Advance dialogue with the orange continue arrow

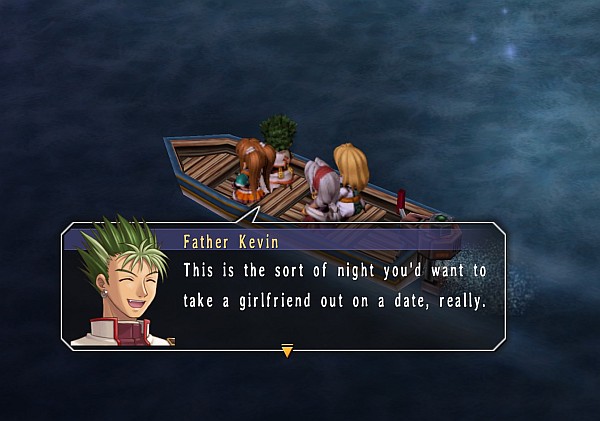coord(287,351)
